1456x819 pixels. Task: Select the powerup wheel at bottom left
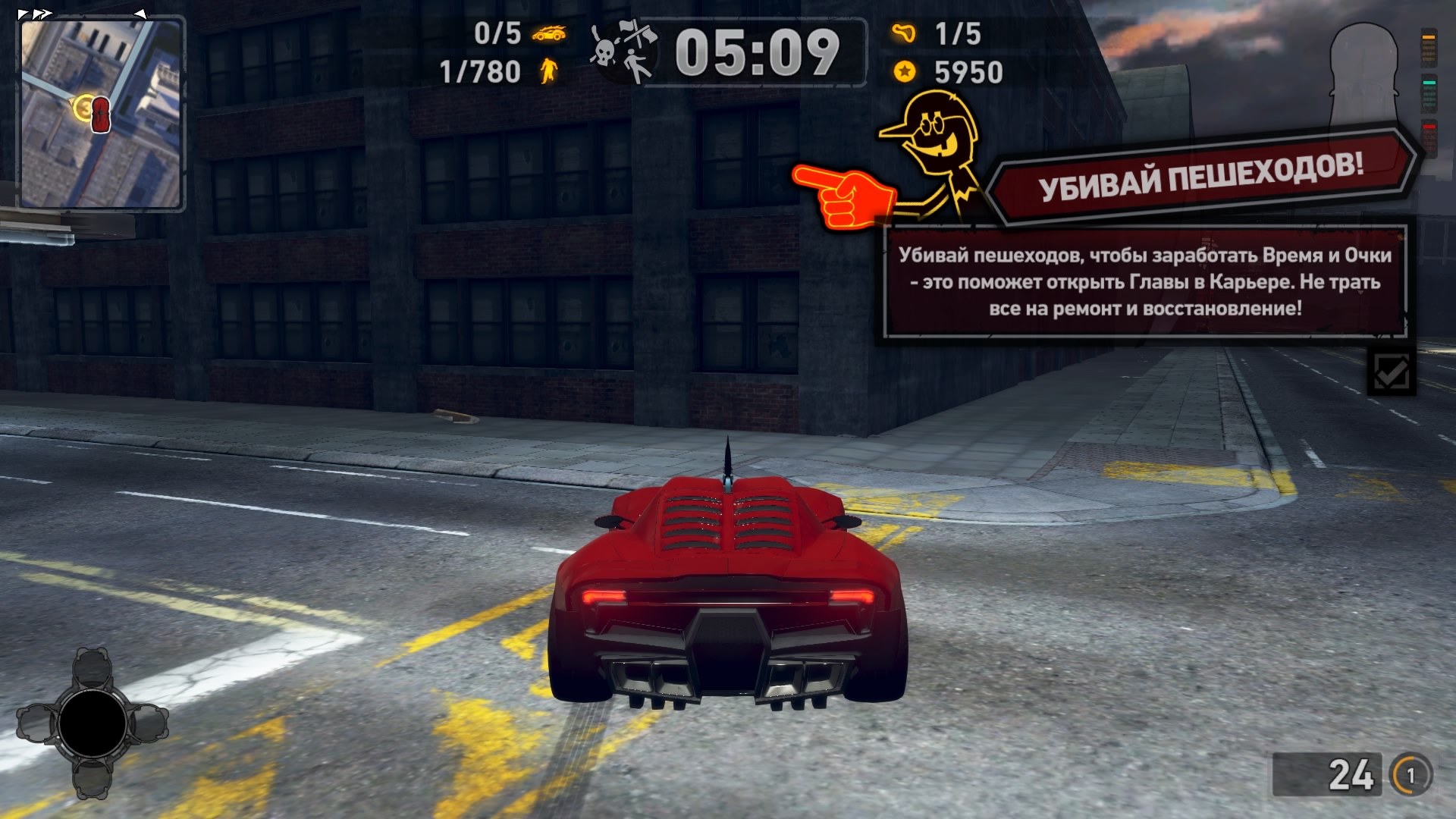pos(93,723)
